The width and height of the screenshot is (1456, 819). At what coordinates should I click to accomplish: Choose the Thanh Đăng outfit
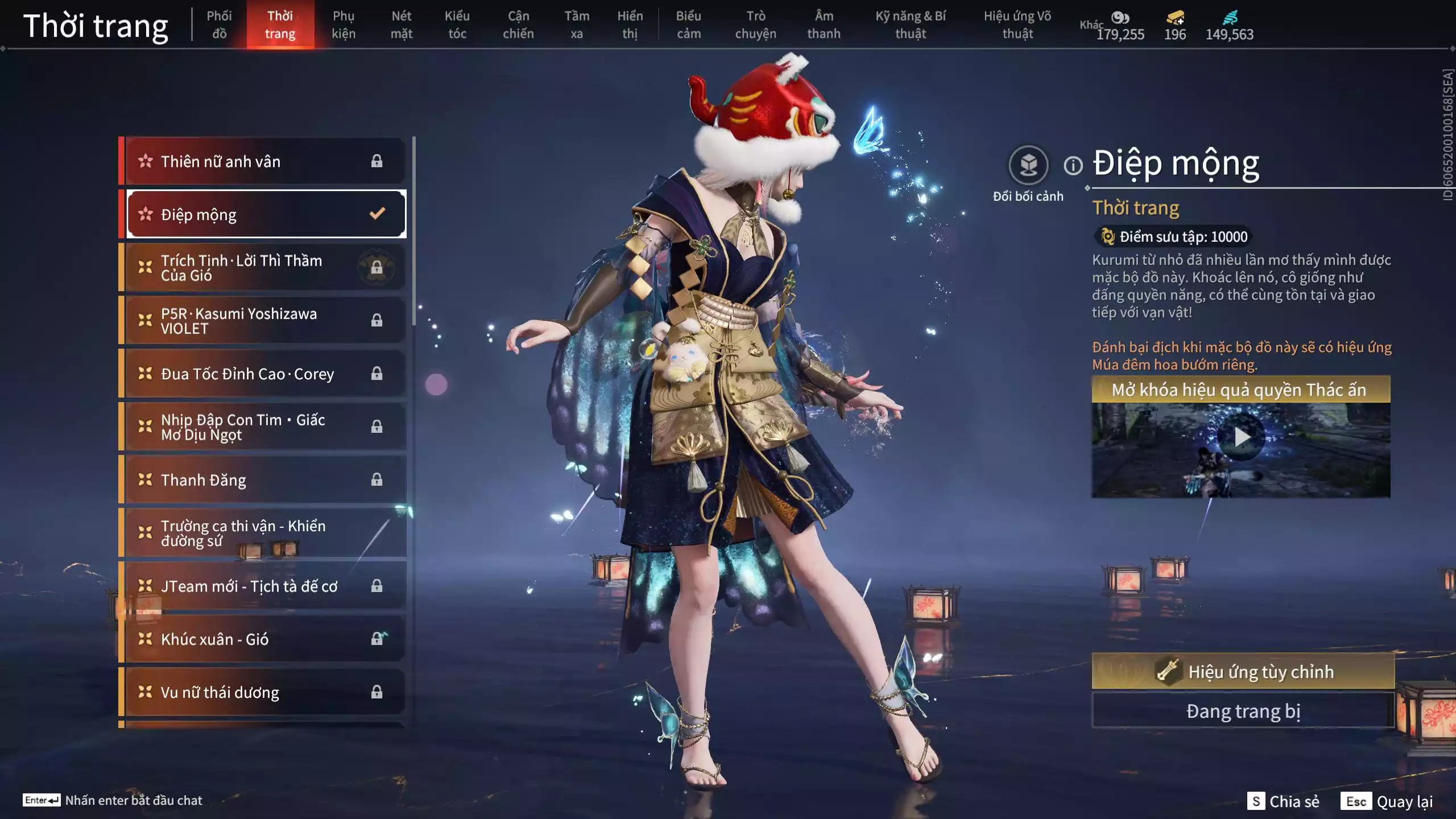(x=264, y=480)
